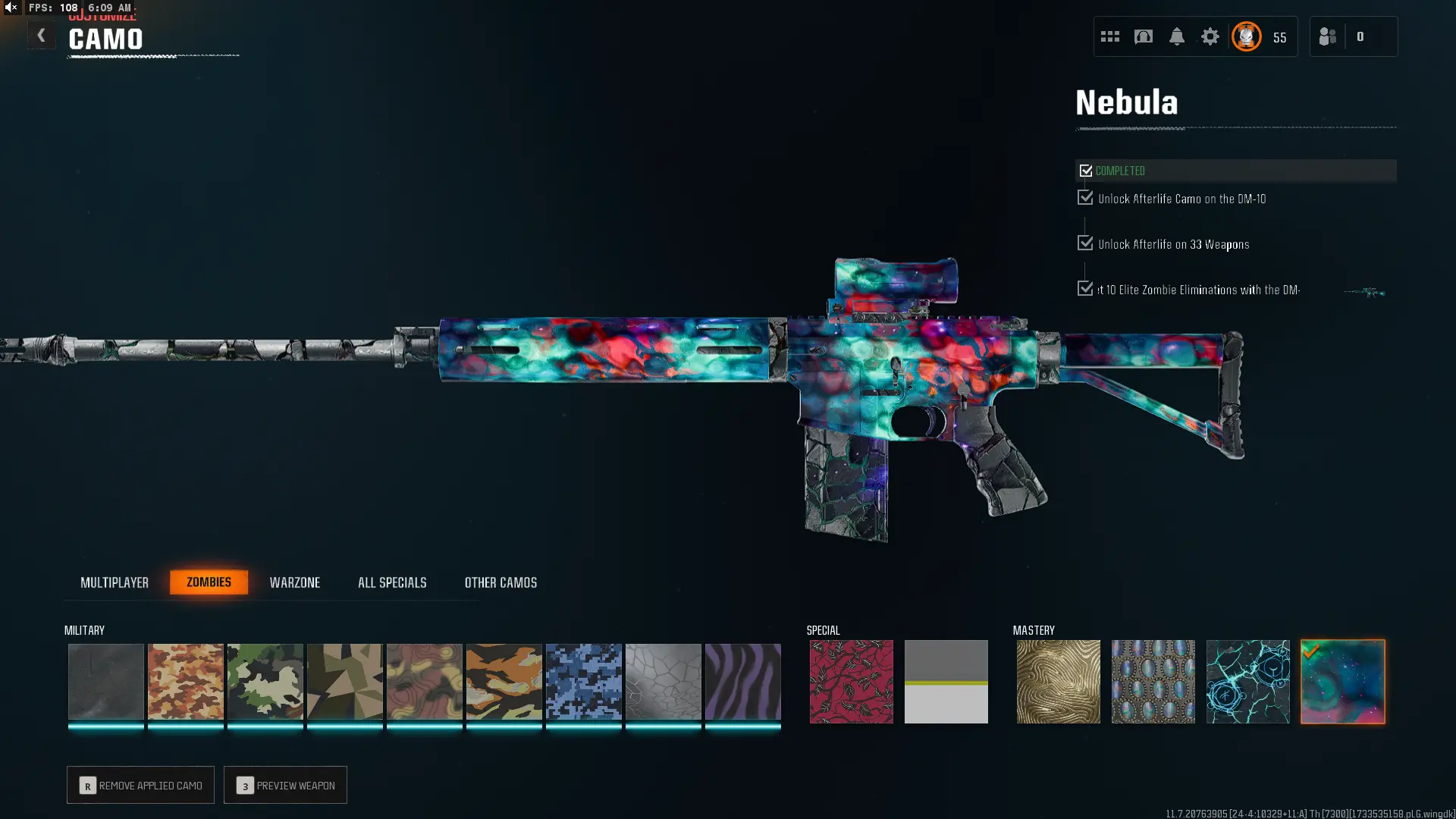The image size is (1456, 819).
Task: Check notifications via the bell icon
Action: tap(1176, 36)
